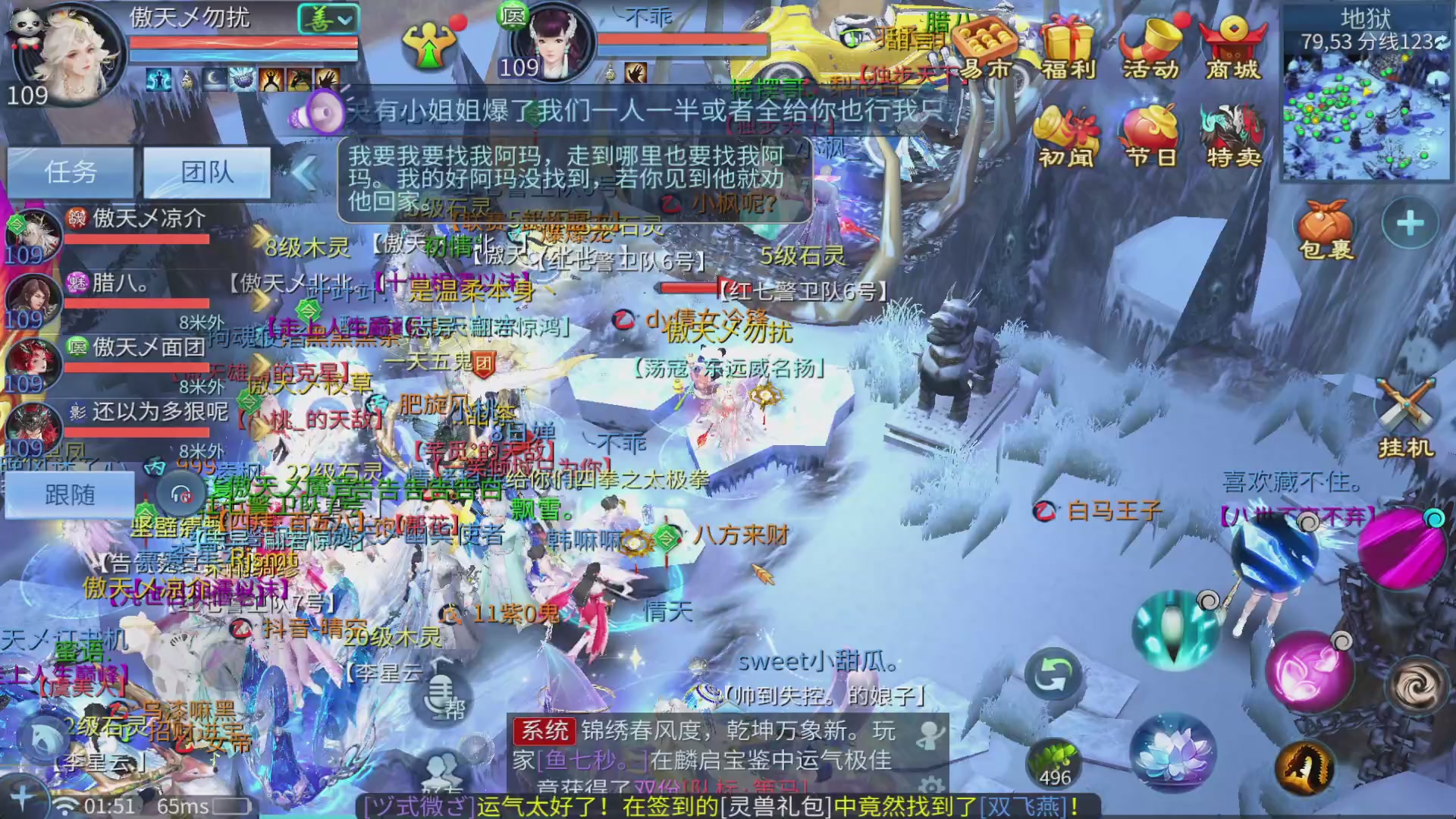Viewport: 1456px width, 819px height.
Task: Collapse the team panel with the left chevron
Action: click(303, 173)
